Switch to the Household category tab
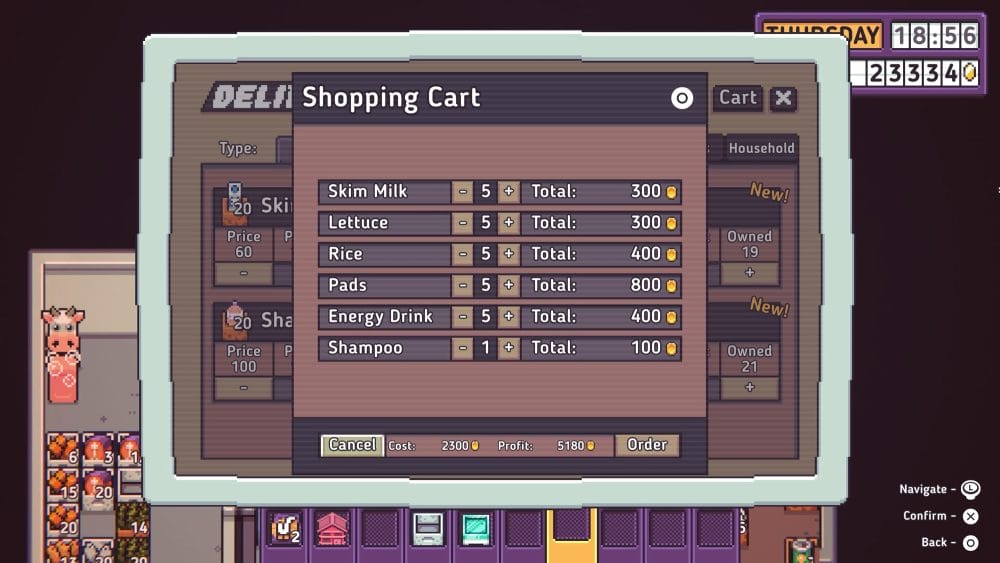1000x563 pixels. tap(761, 148)
